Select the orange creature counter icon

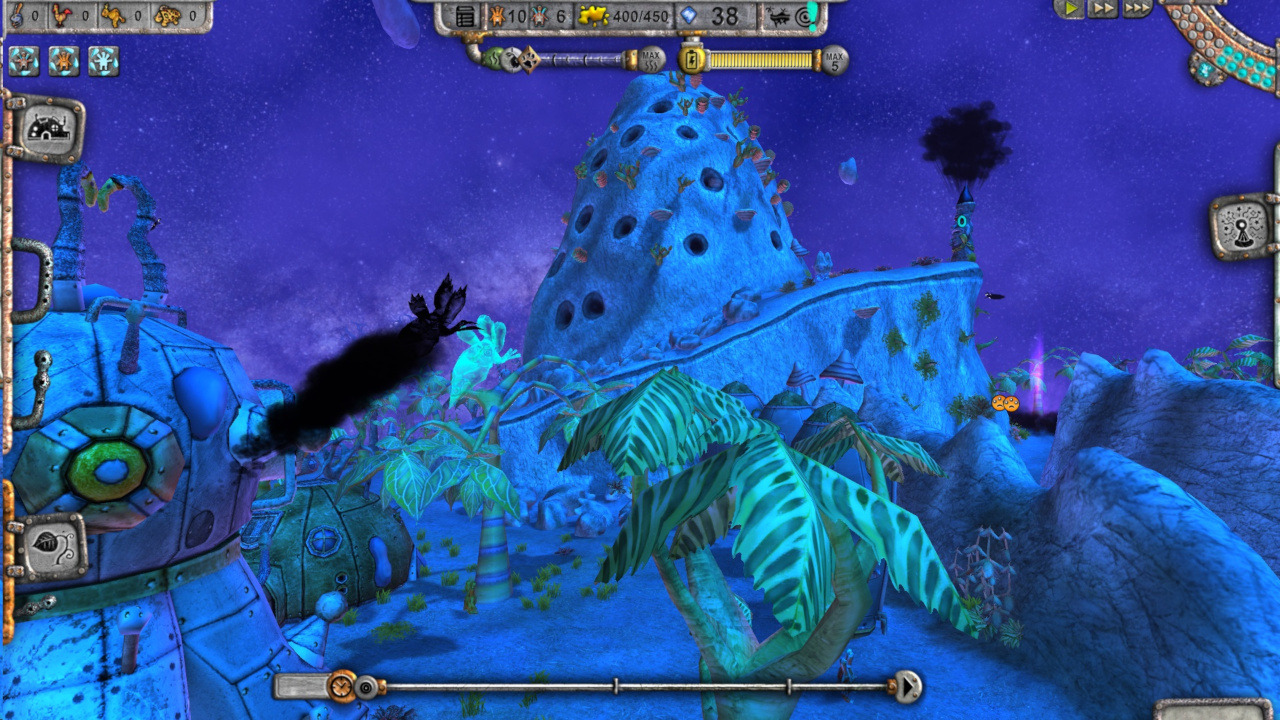coord(497,16)
